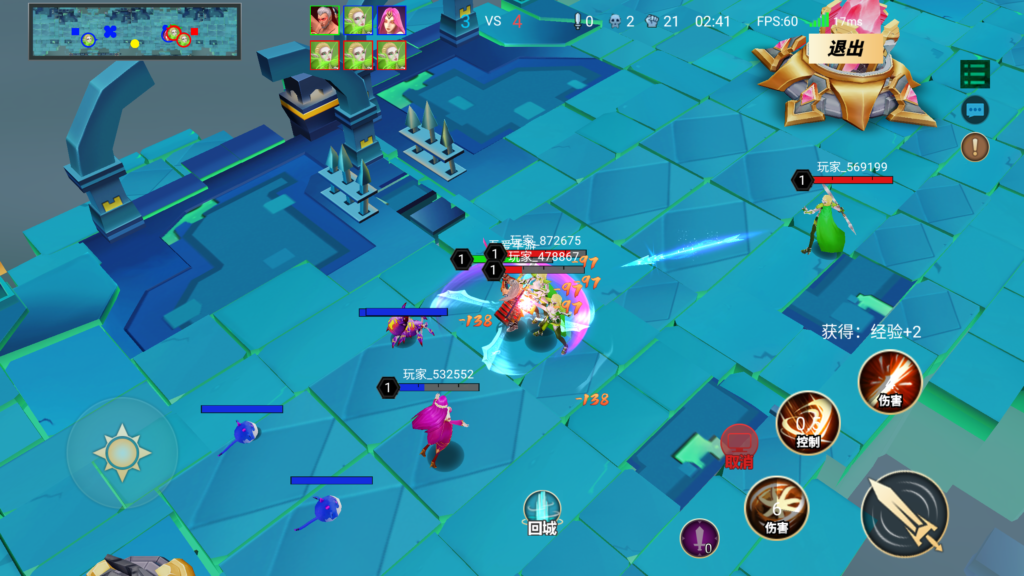Click the minimap
Screen dimensions: 1024x576
pyautogui.click(x=135, y=32)
